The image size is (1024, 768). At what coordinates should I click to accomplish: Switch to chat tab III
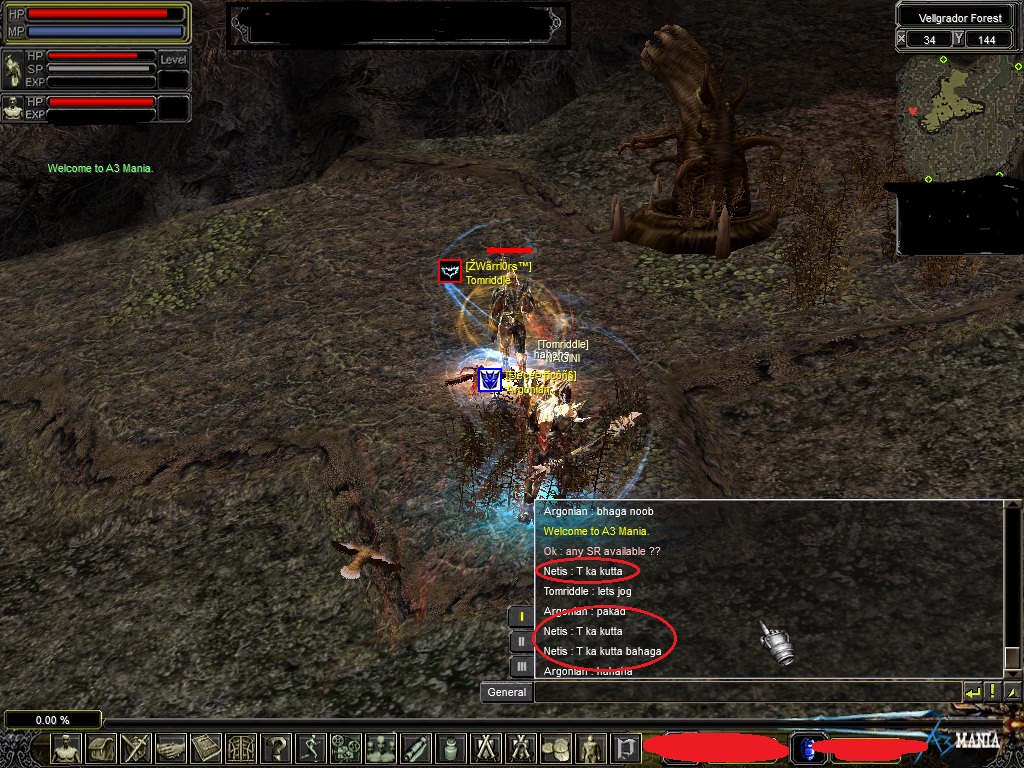click(x=521, y=666)
